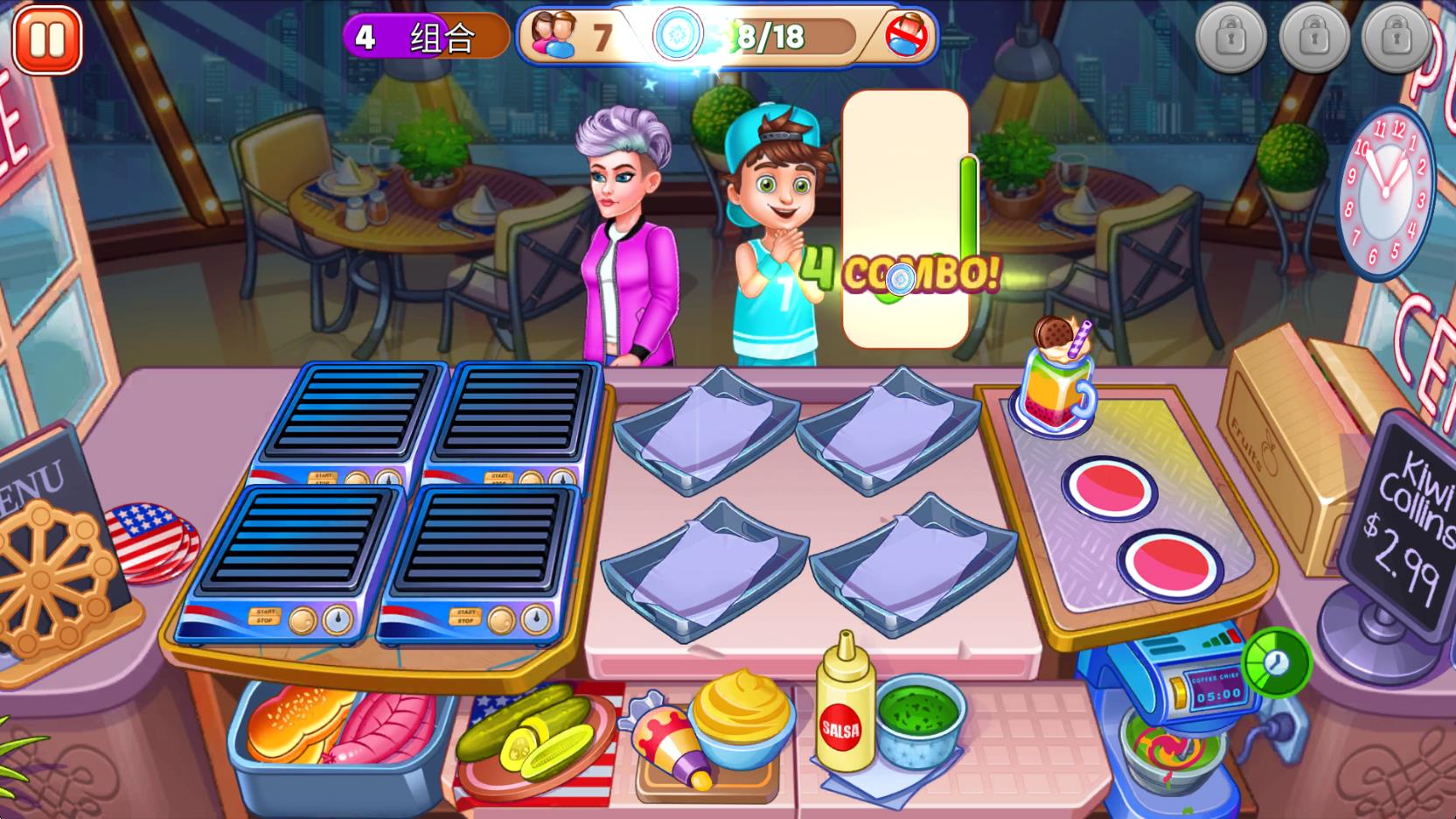The image size is (1456, 819).
Task: Click the green timer icon on blender
Action: [1276, 662]
